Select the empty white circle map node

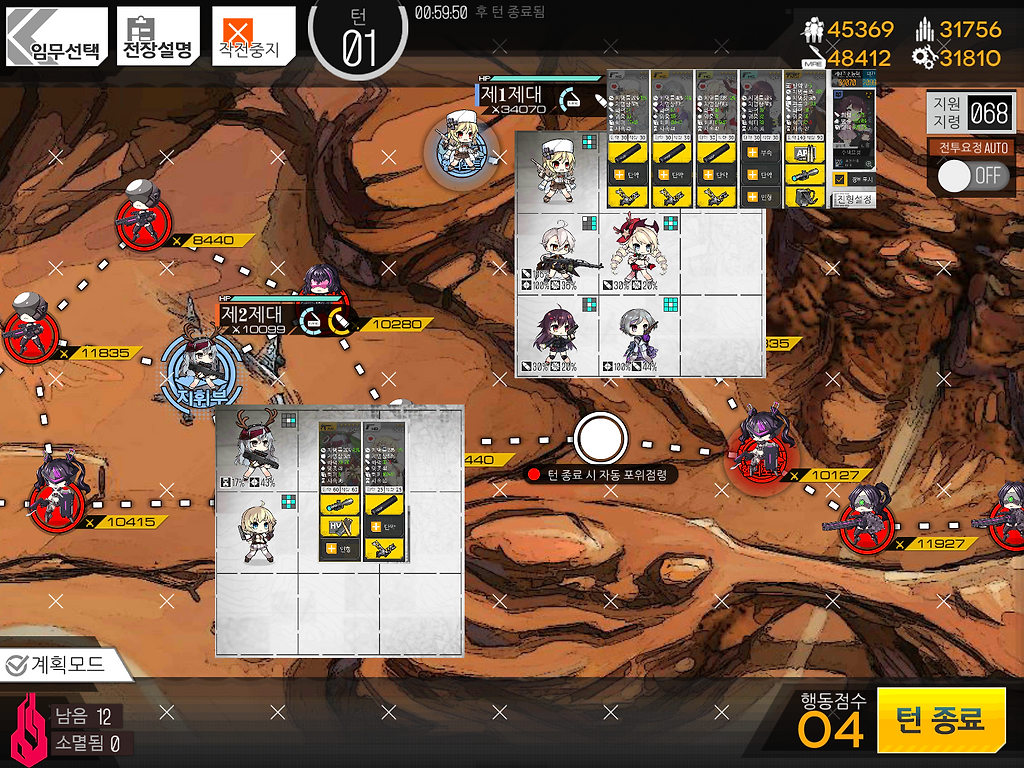600,437
